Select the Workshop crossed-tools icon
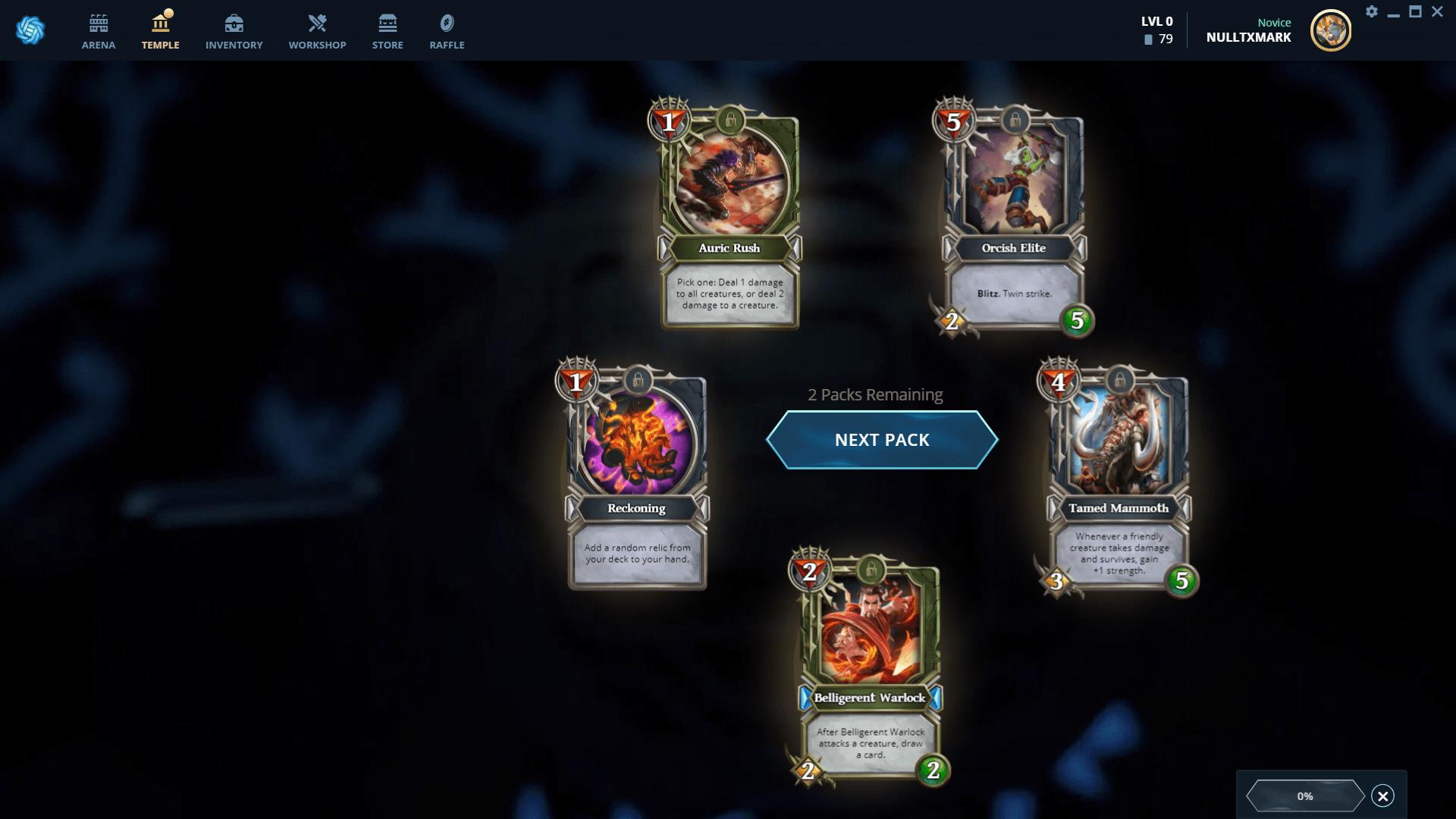The width and height of the screenshot is (1456, 819). (317, 23)
